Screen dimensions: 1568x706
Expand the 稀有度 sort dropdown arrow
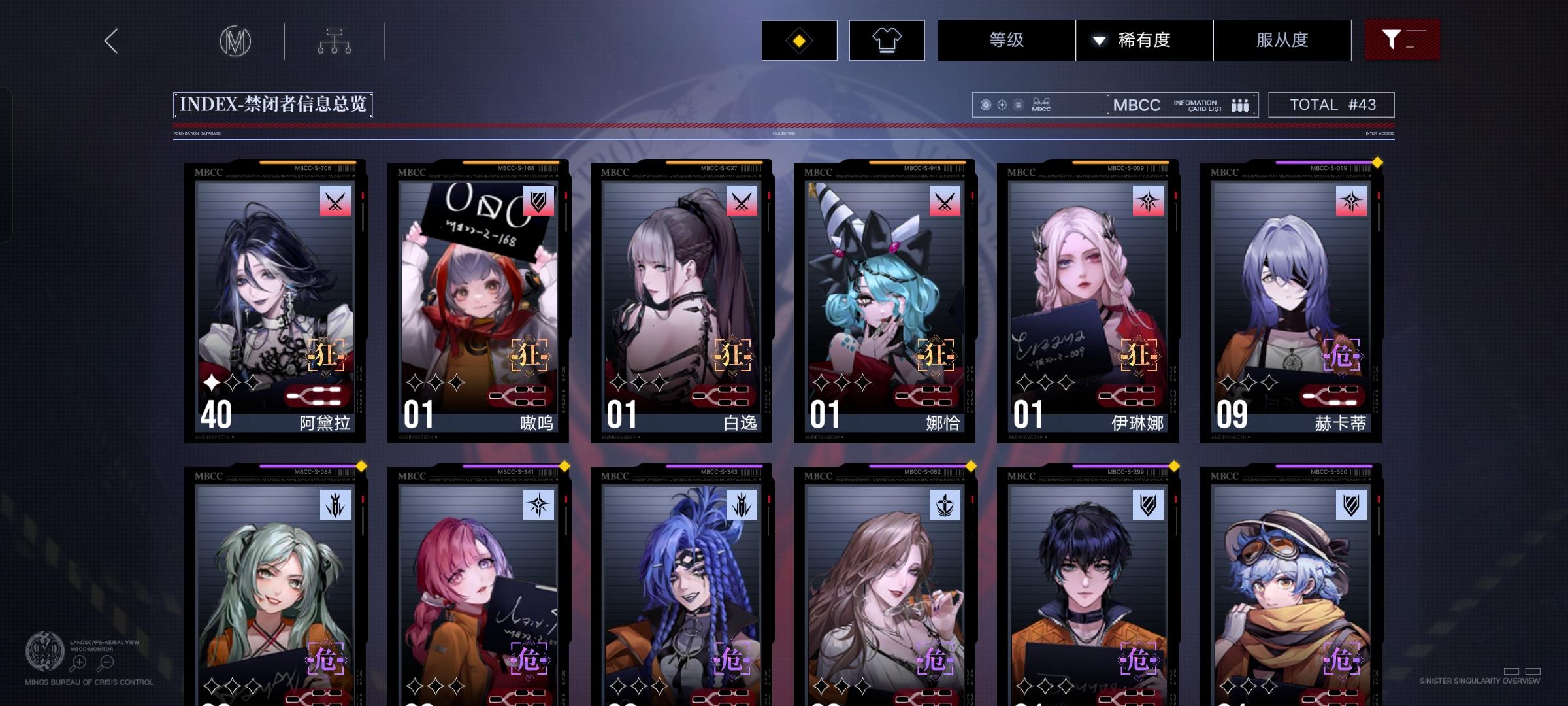coord(1099,40)
